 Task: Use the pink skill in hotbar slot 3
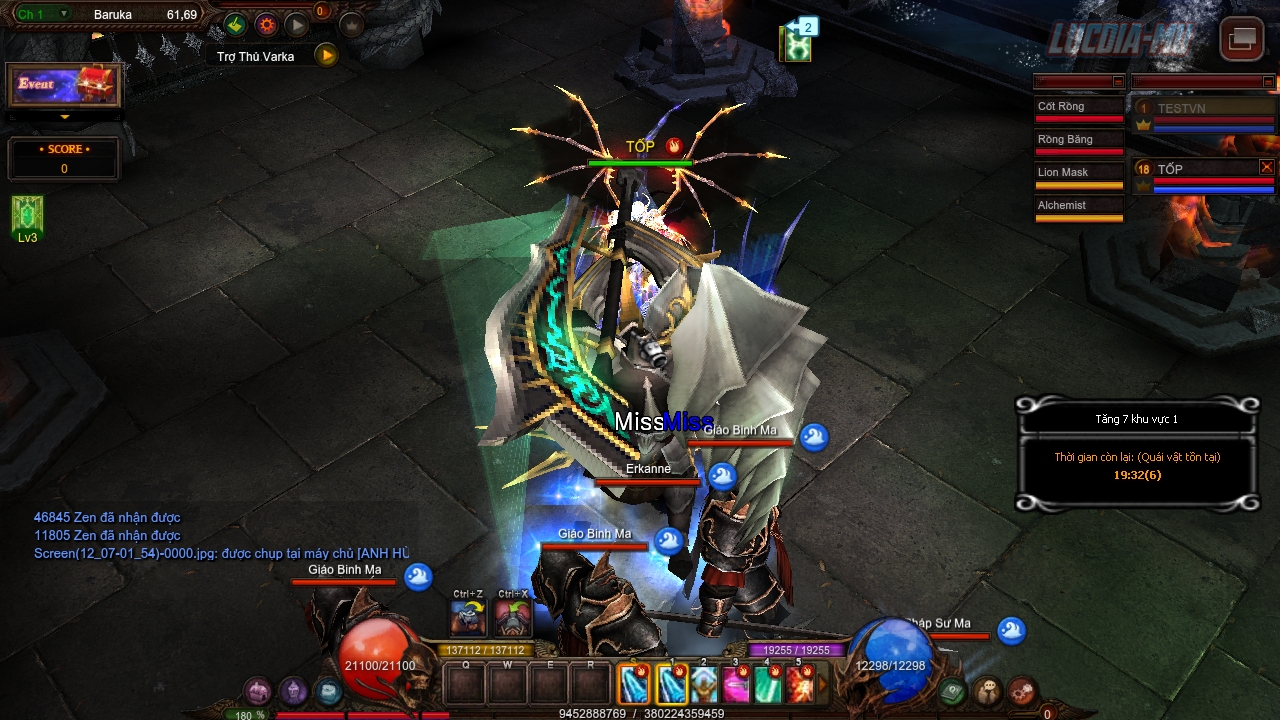737,685
